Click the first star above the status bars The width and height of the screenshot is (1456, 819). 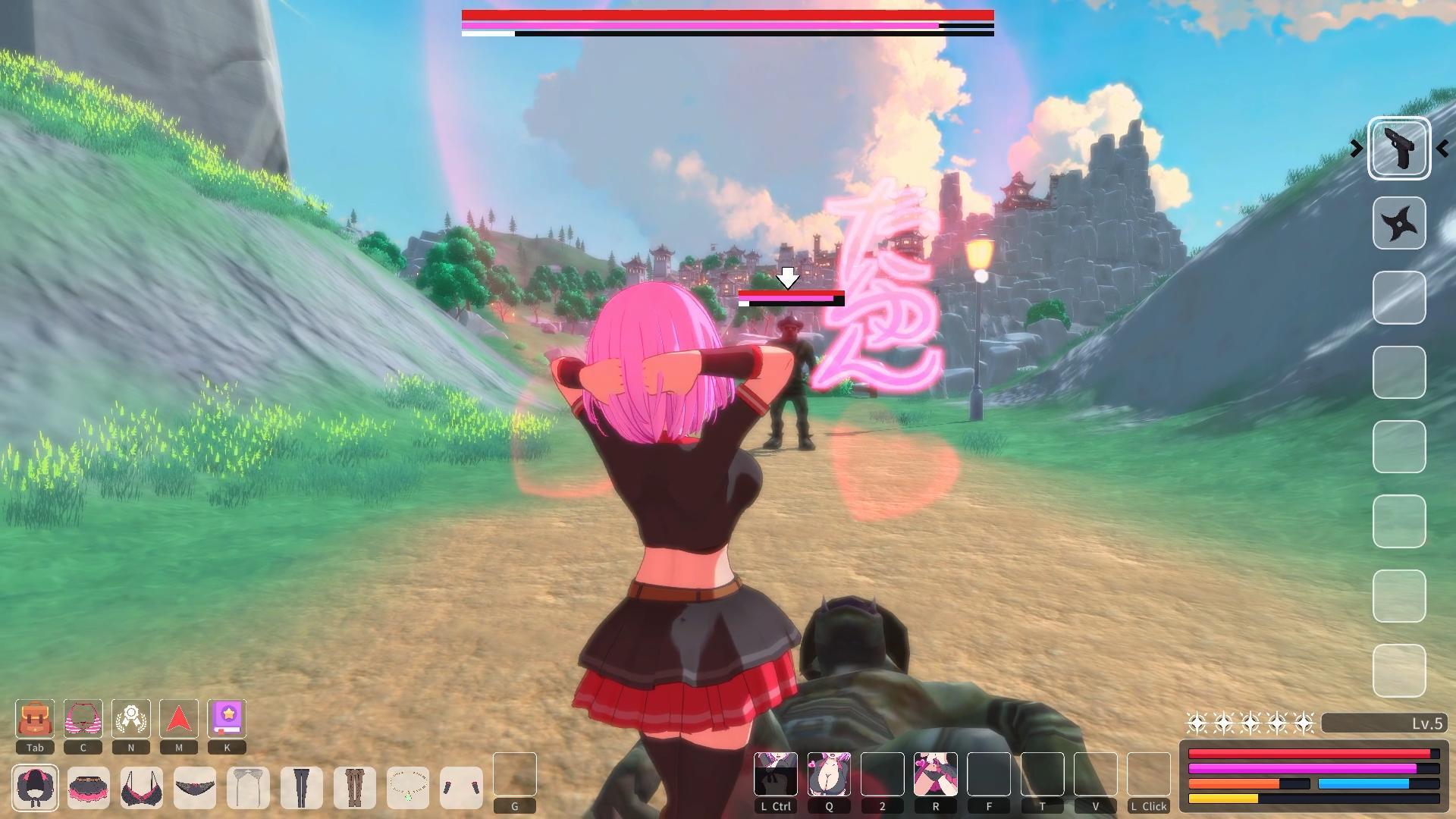click(x=1197, y=723)
